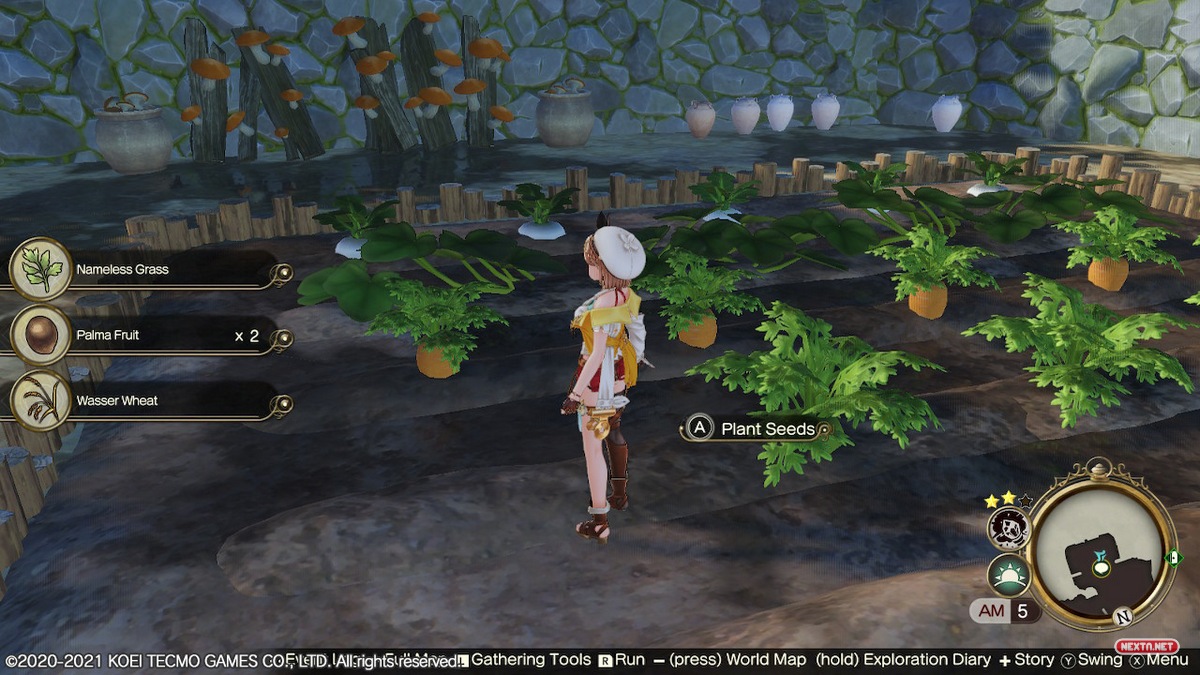Click the Nameless Grass leaf icon
The width and height of the screenshot is (1200, 675).
click(x=41, y=270)
